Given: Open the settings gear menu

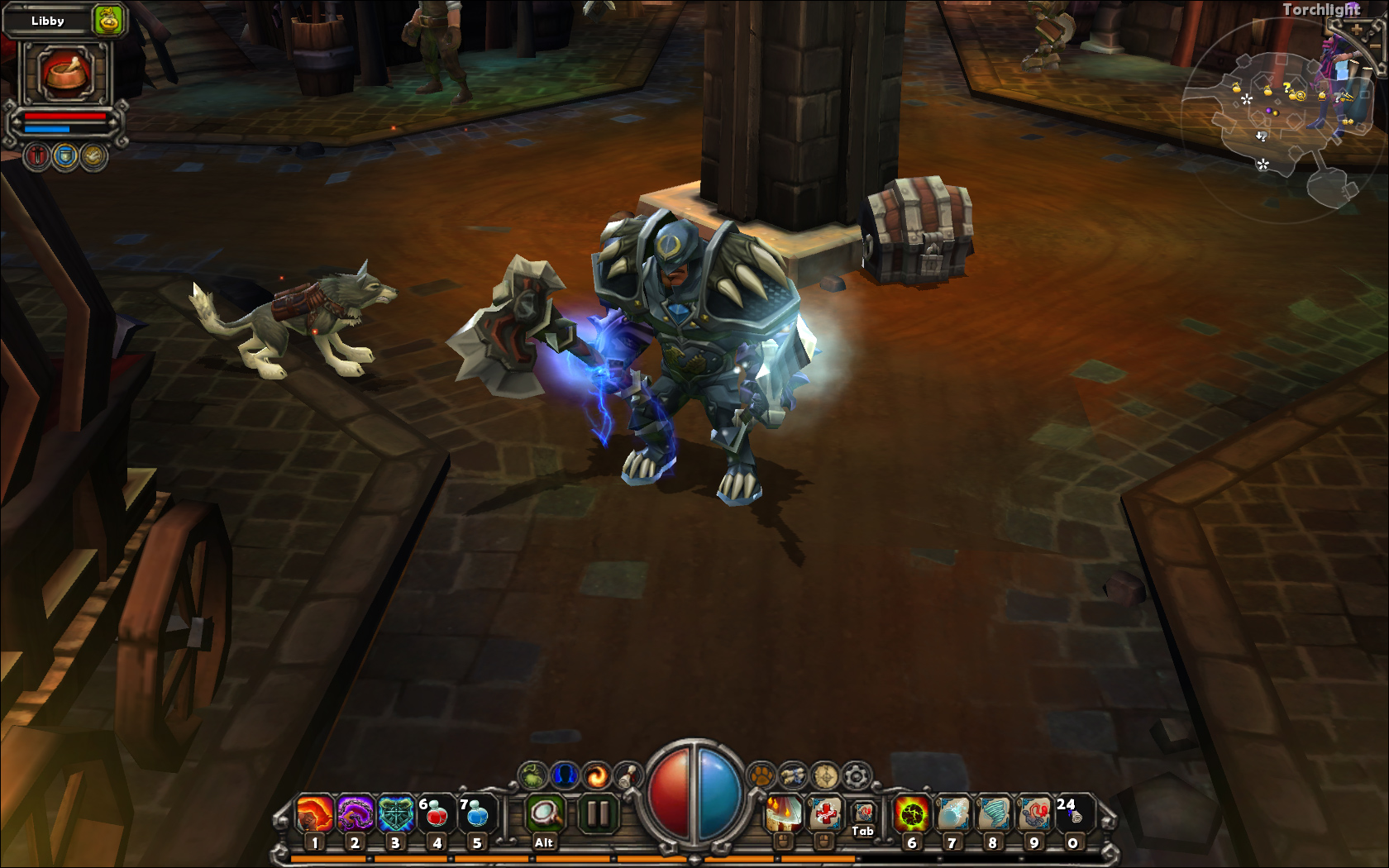Looking at the screenshot, I should point(857,776).
